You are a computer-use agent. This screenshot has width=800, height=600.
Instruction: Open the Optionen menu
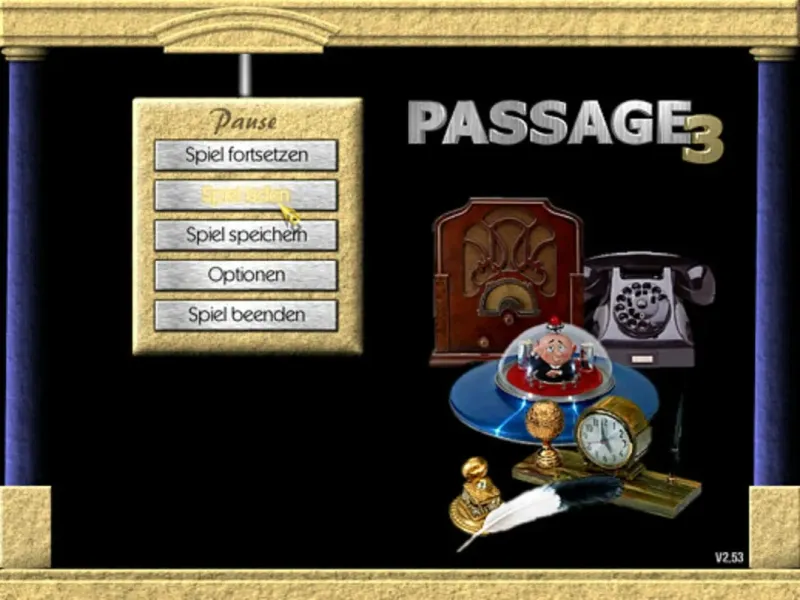[246, 275]
